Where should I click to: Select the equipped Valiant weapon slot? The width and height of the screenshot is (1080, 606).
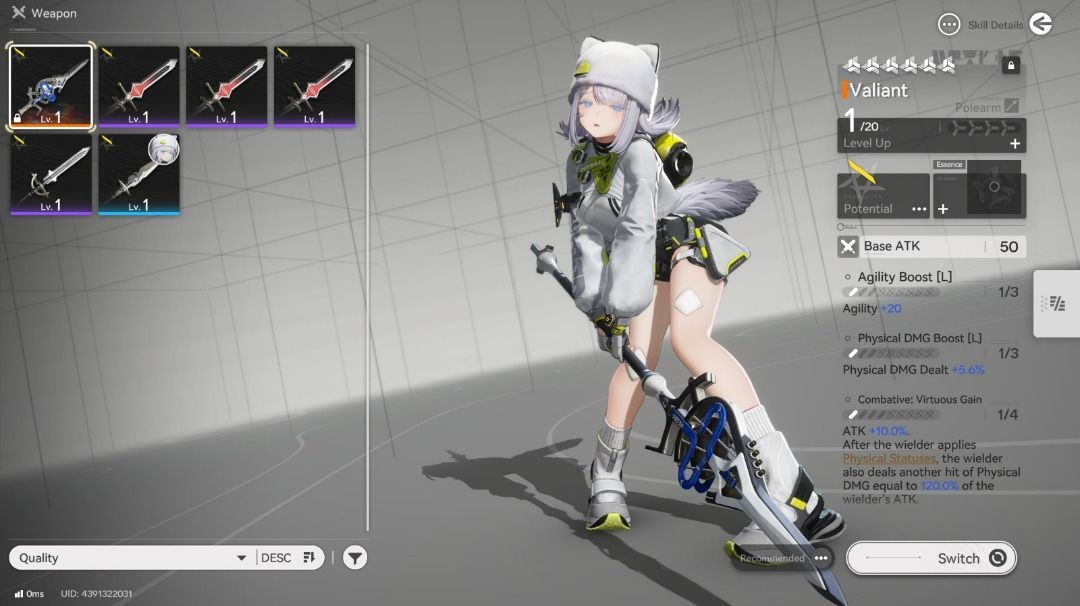51,87
